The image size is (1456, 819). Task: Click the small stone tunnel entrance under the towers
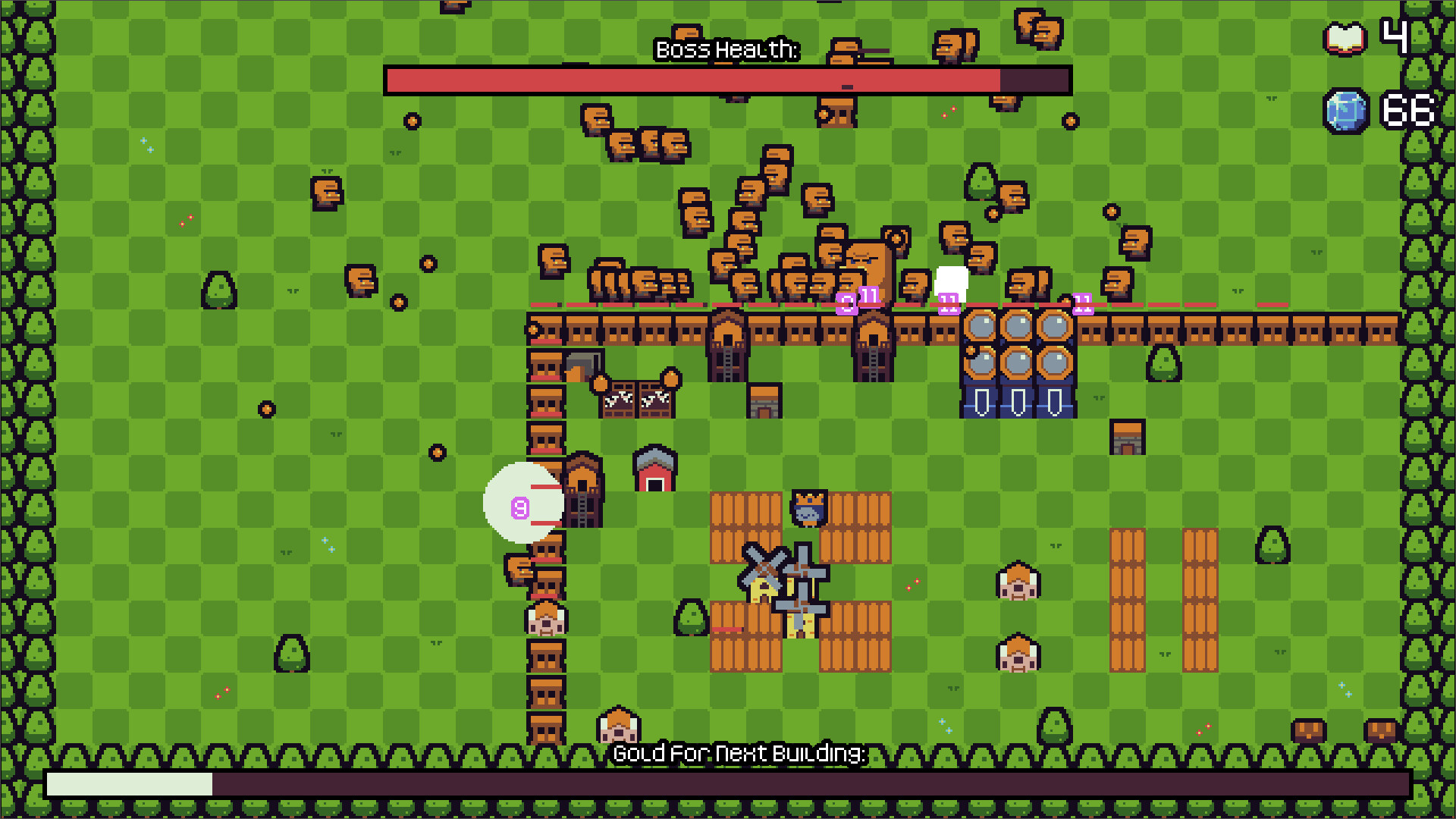[763, 400]
